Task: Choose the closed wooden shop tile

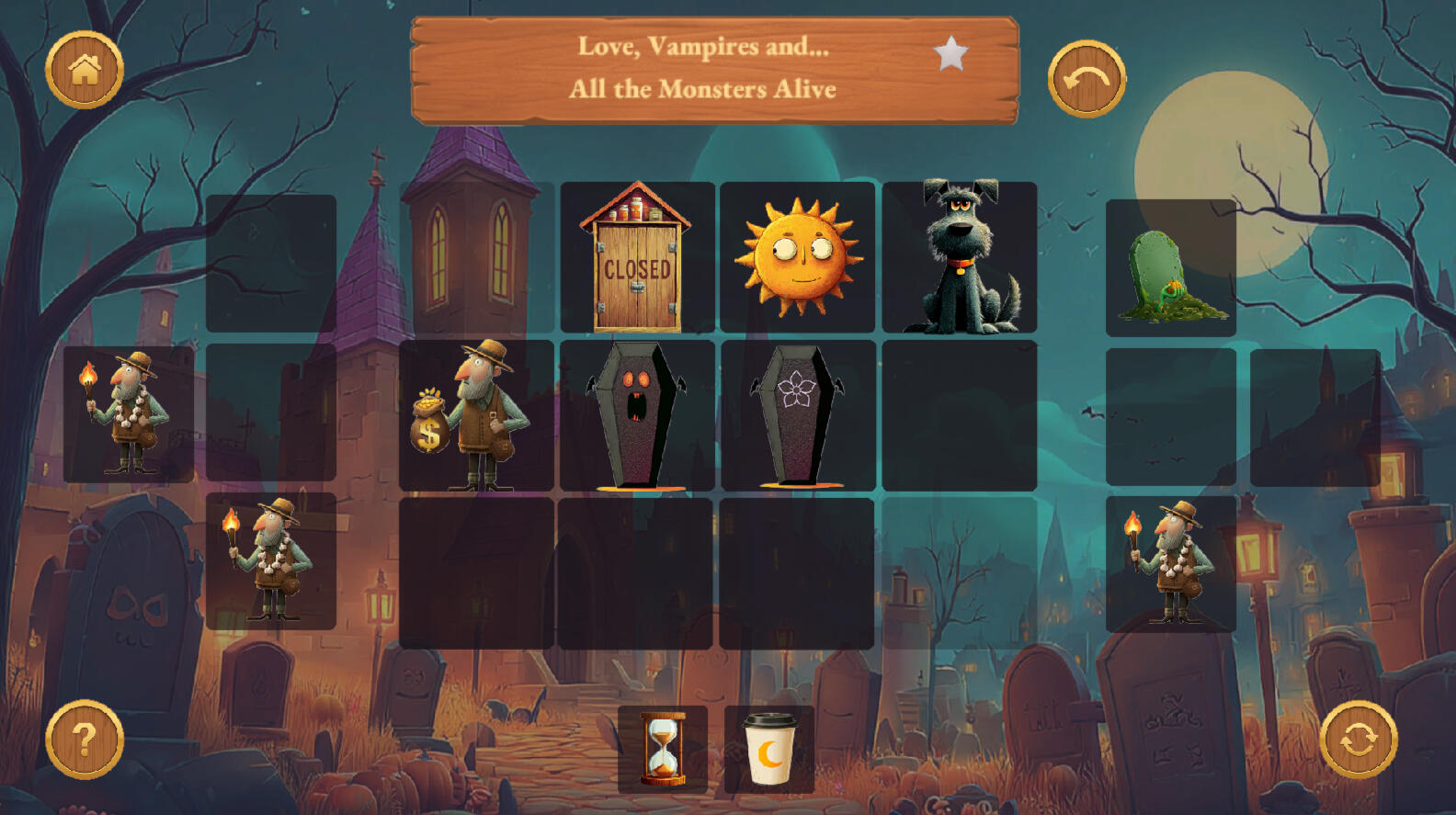Action: (637, 257)
